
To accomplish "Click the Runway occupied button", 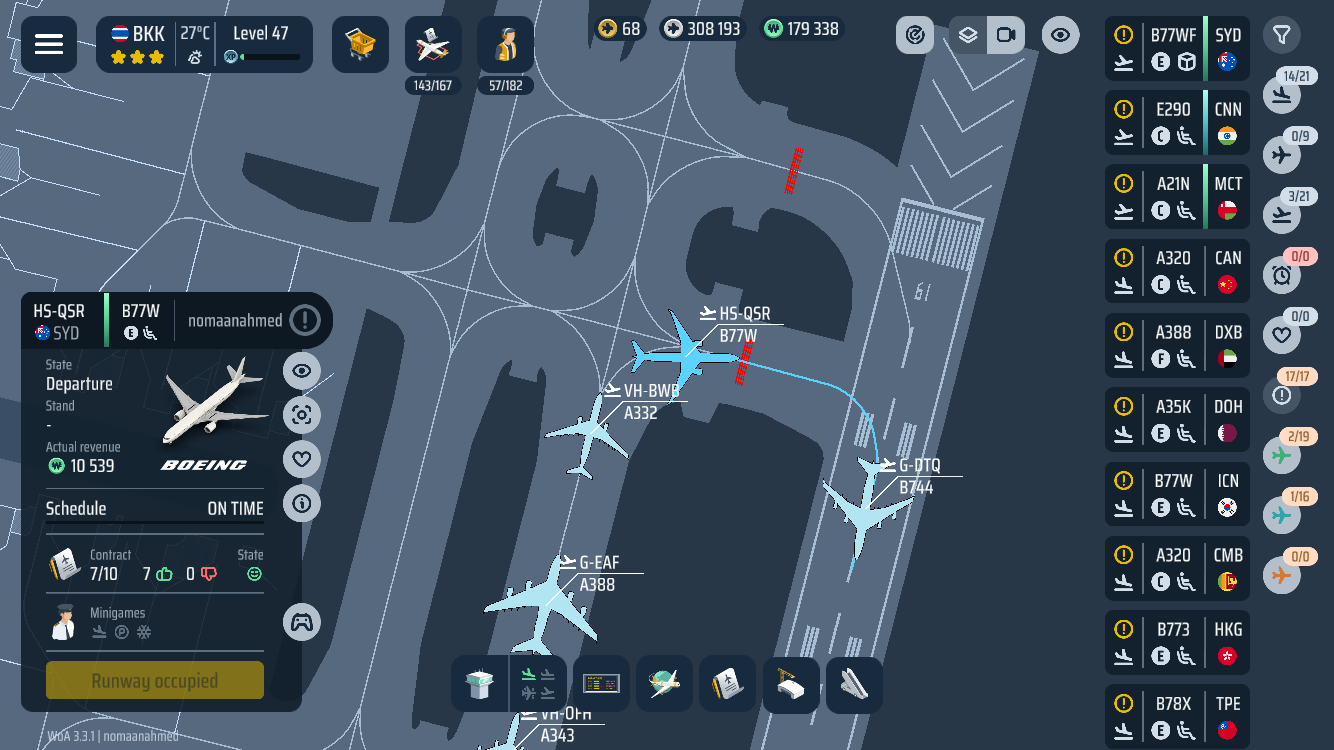I will click(155, 681).
